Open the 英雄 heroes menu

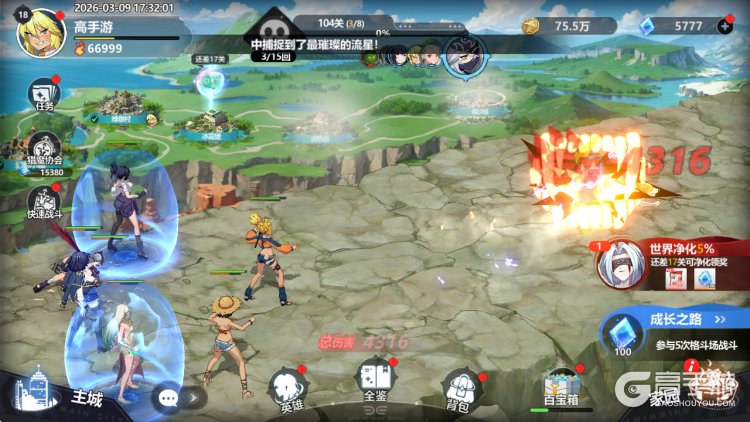[291, 390]
